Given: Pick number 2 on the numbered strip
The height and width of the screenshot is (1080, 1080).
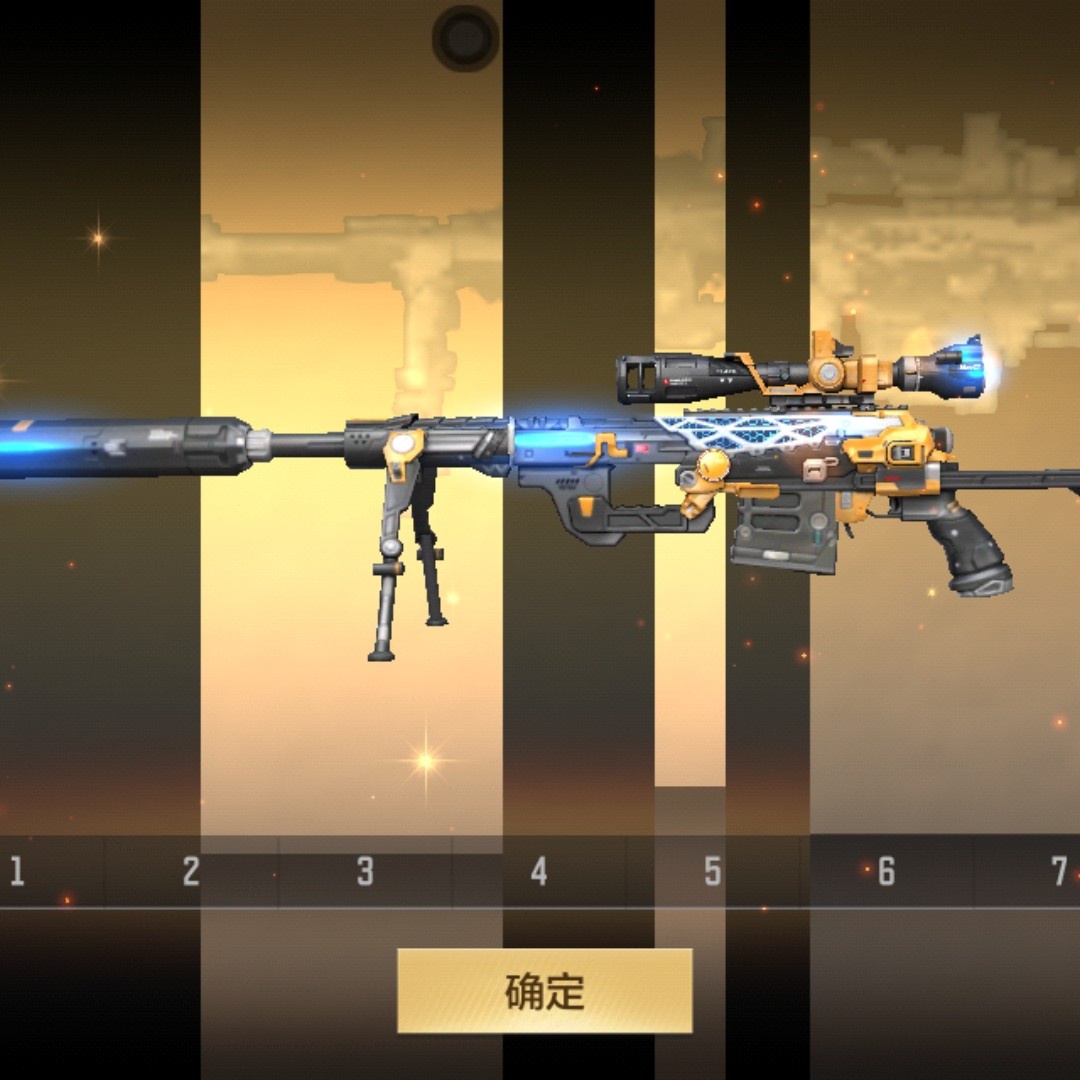Looking at the screenshot, I should (x=191, y=871).
